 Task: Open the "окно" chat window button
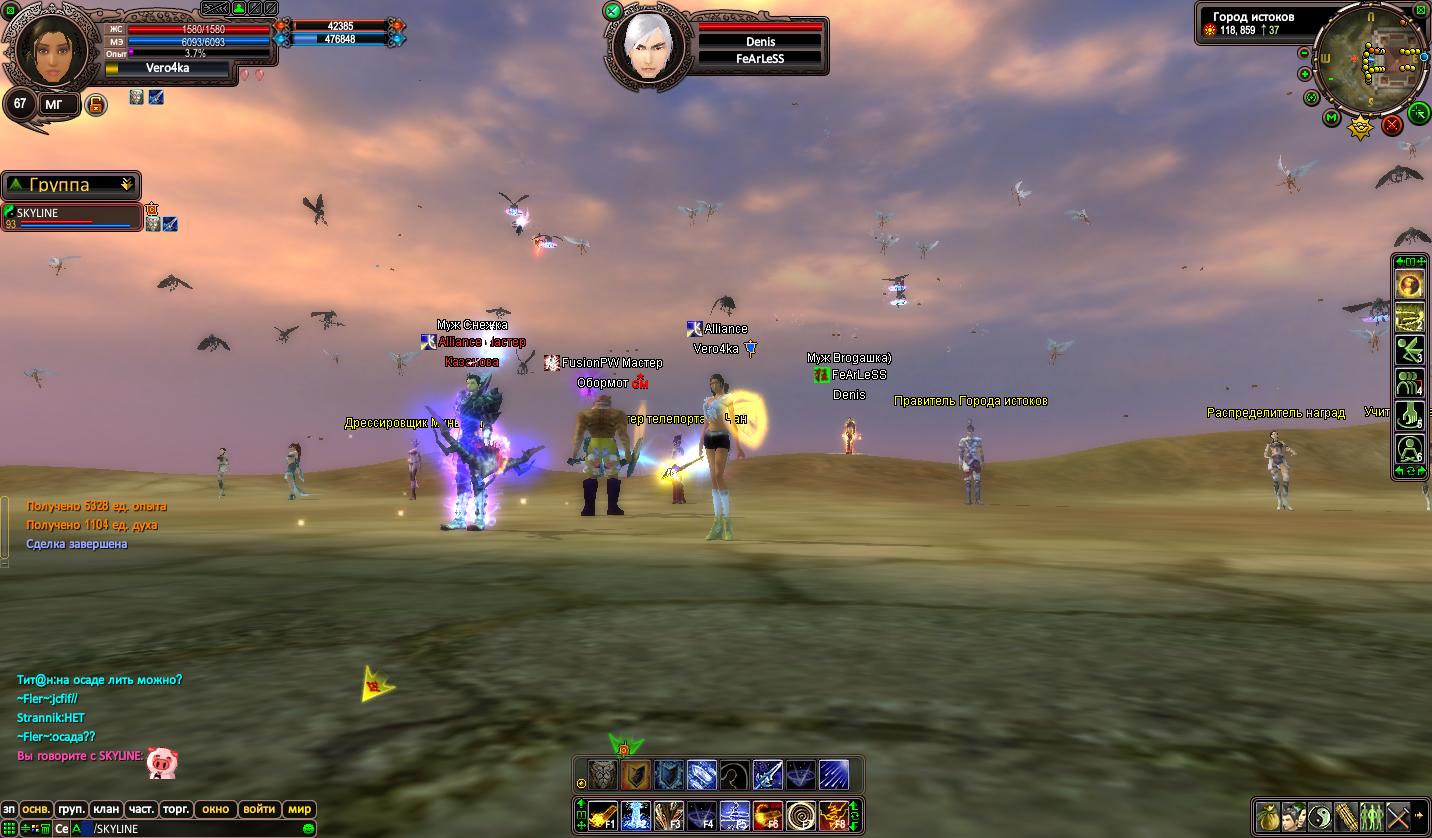[215, 809]
